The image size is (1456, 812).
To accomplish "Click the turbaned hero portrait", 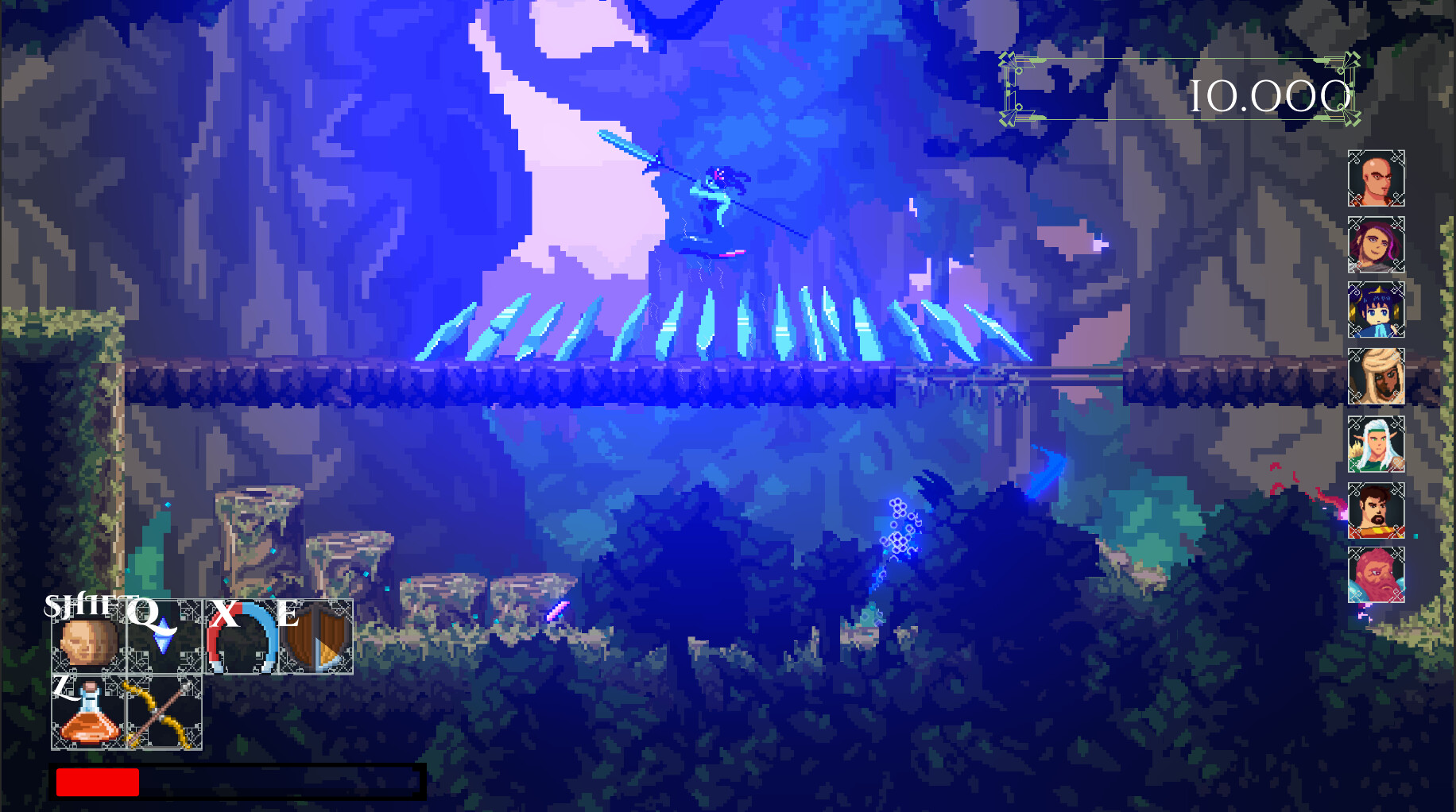I will [1377, 372].
